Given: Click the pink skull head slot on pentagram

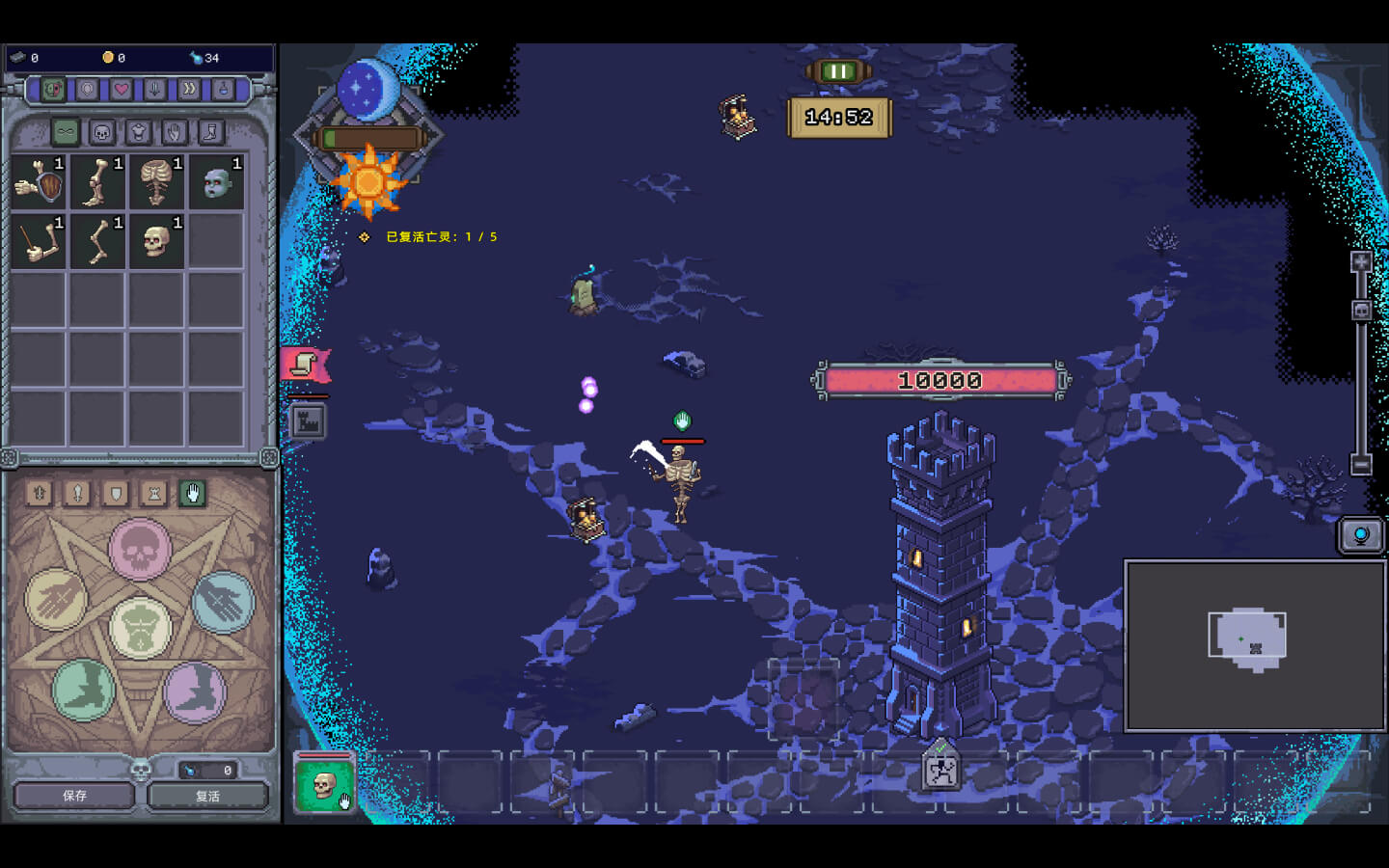Looking at the screenshot, I should click(140, 550).
